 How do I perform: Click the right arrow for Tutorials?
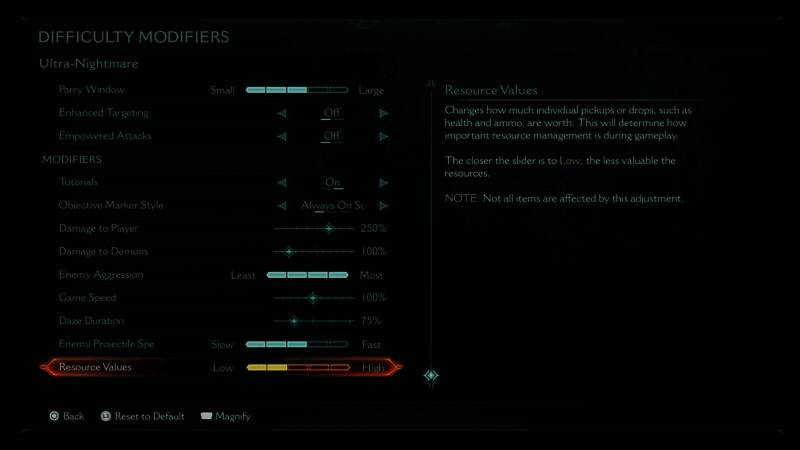pyautogui.click(x=383, y=182)
